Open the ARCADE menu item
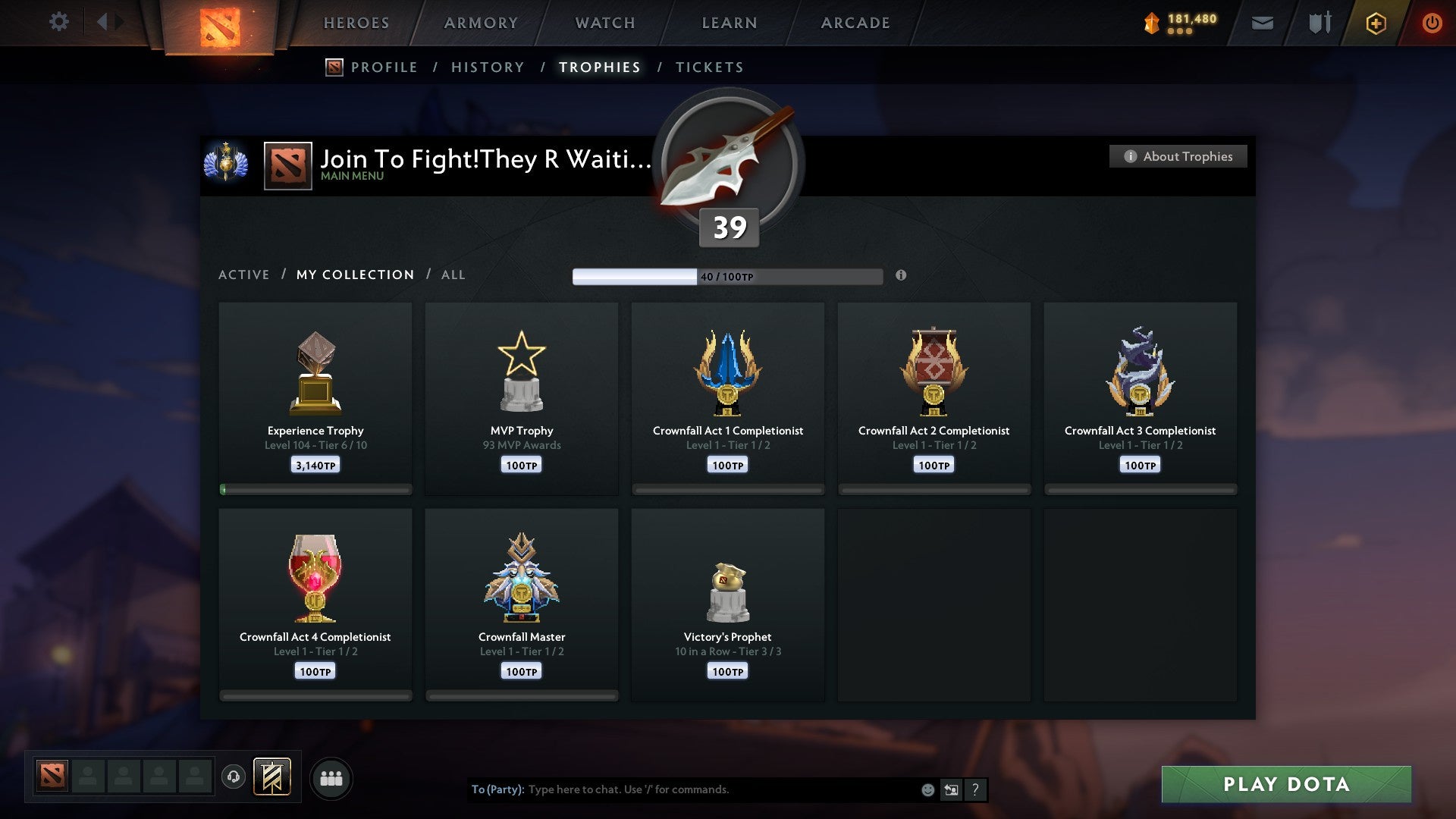 (x=855, y=23)
